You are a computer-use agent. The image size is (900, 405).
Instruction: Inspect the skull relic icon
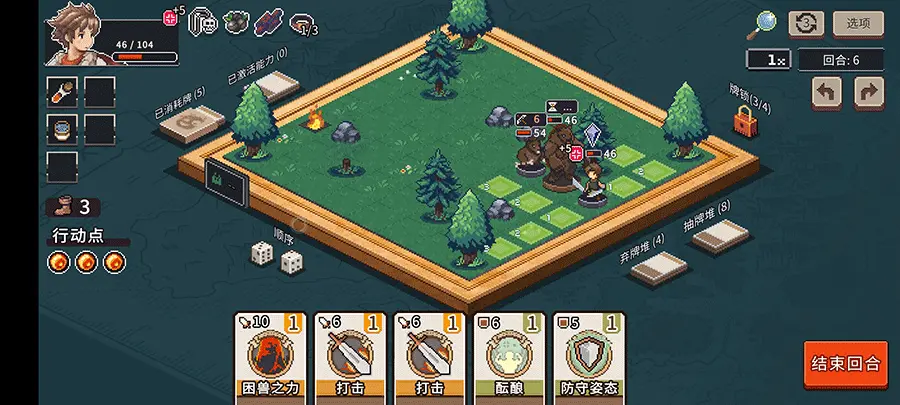(x=204, y=21)
